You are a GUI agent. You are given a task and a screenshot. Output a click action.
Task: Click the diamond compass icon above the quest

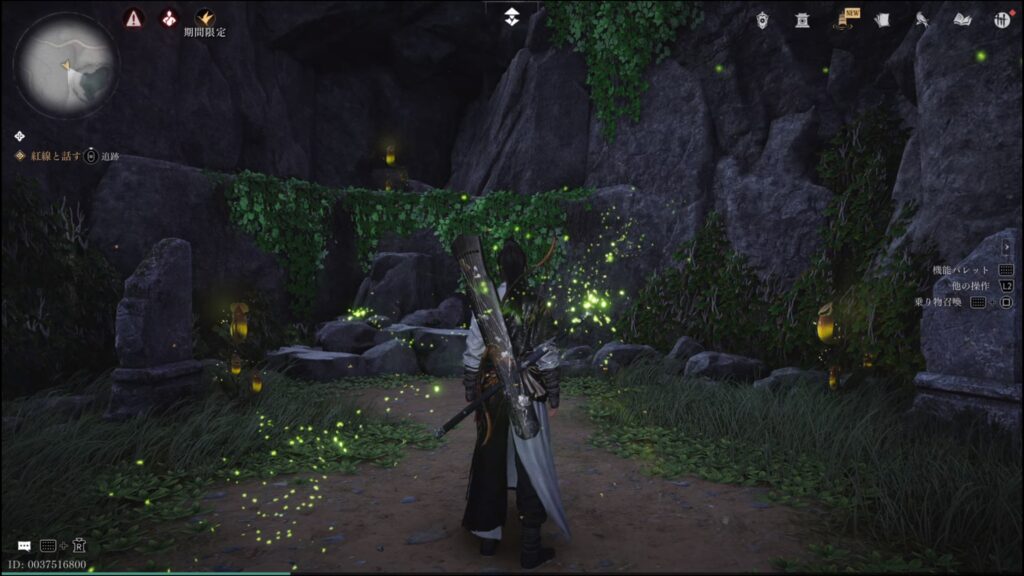(20, 136)
